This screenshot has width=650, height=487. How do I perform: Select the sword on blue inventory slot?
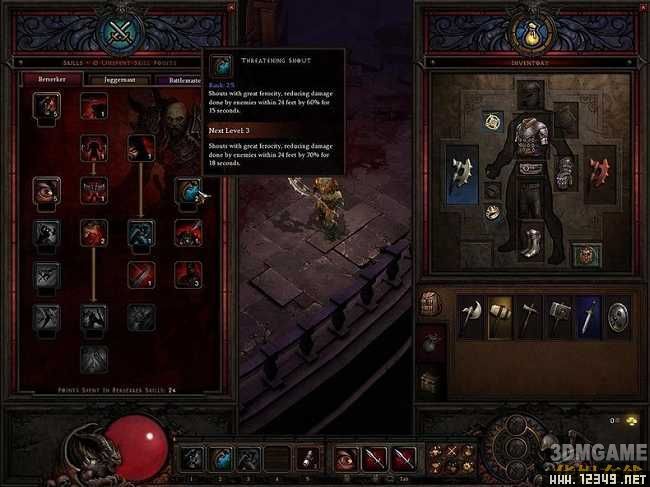click(588, 315)
